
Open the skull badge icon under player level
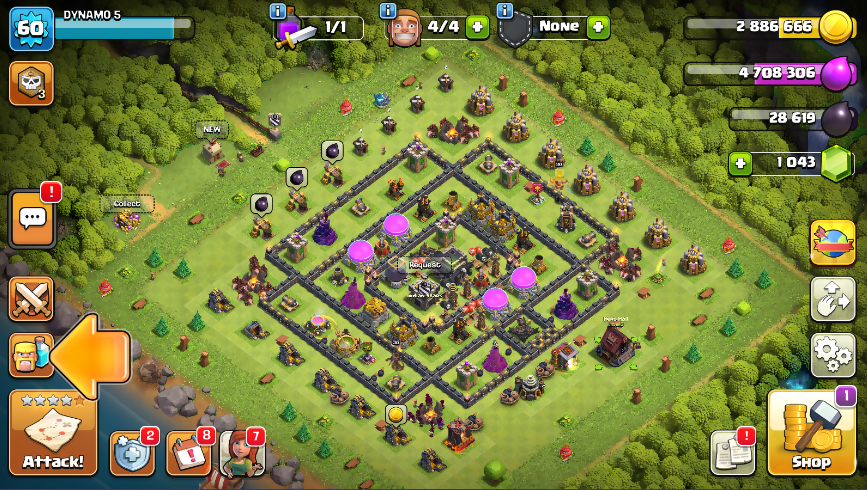(30, 83)
